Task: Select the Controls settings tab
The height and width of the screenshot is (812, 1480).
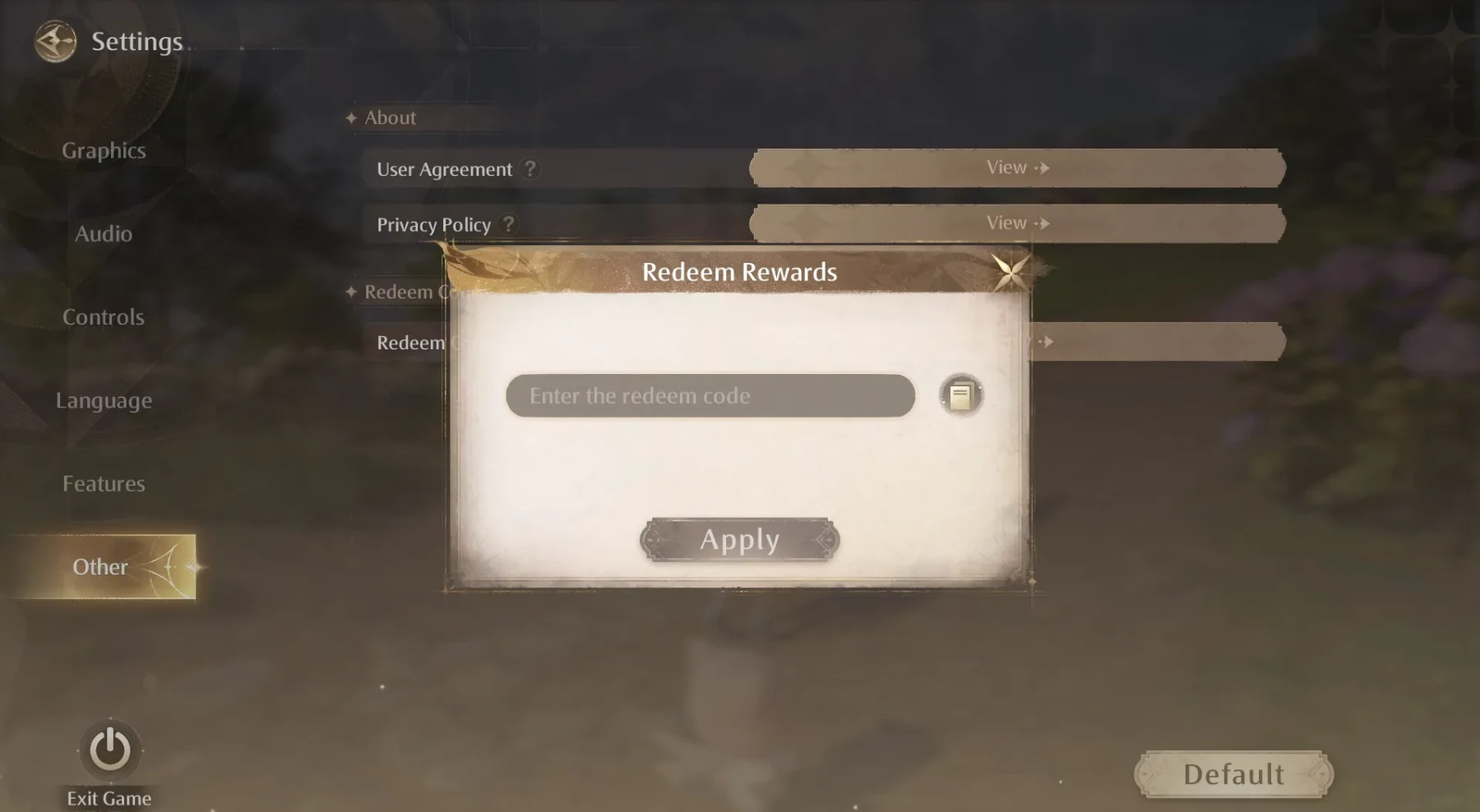Action: (x=104, y=317)
